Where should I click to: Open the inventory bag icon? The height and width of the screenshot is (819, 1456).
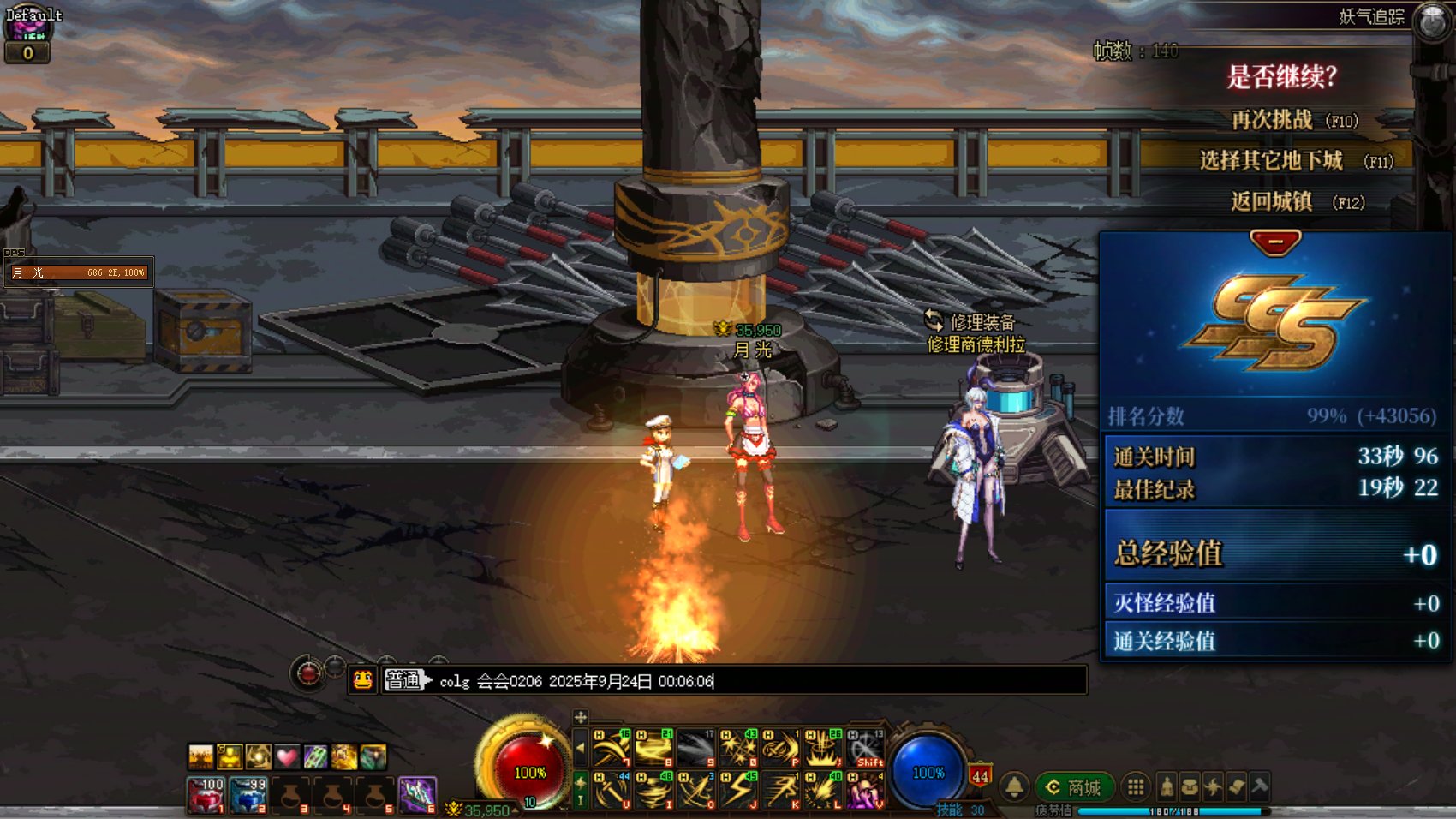(x=1190, y=786)
